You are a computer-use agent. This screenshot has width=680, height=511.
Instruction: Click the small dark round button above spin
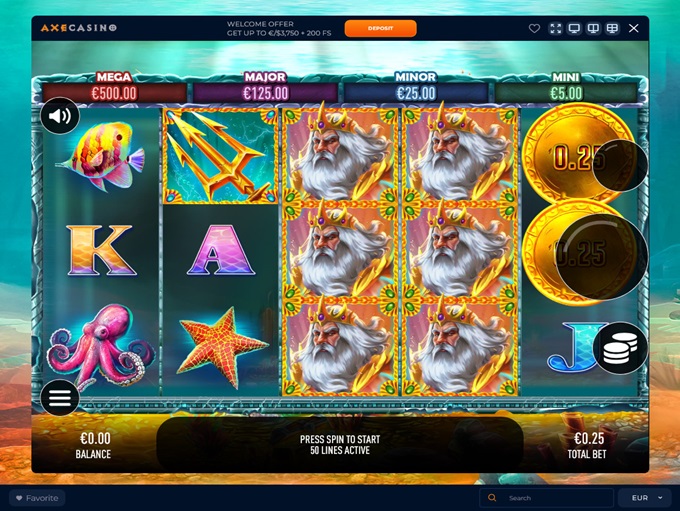[620, 165]
